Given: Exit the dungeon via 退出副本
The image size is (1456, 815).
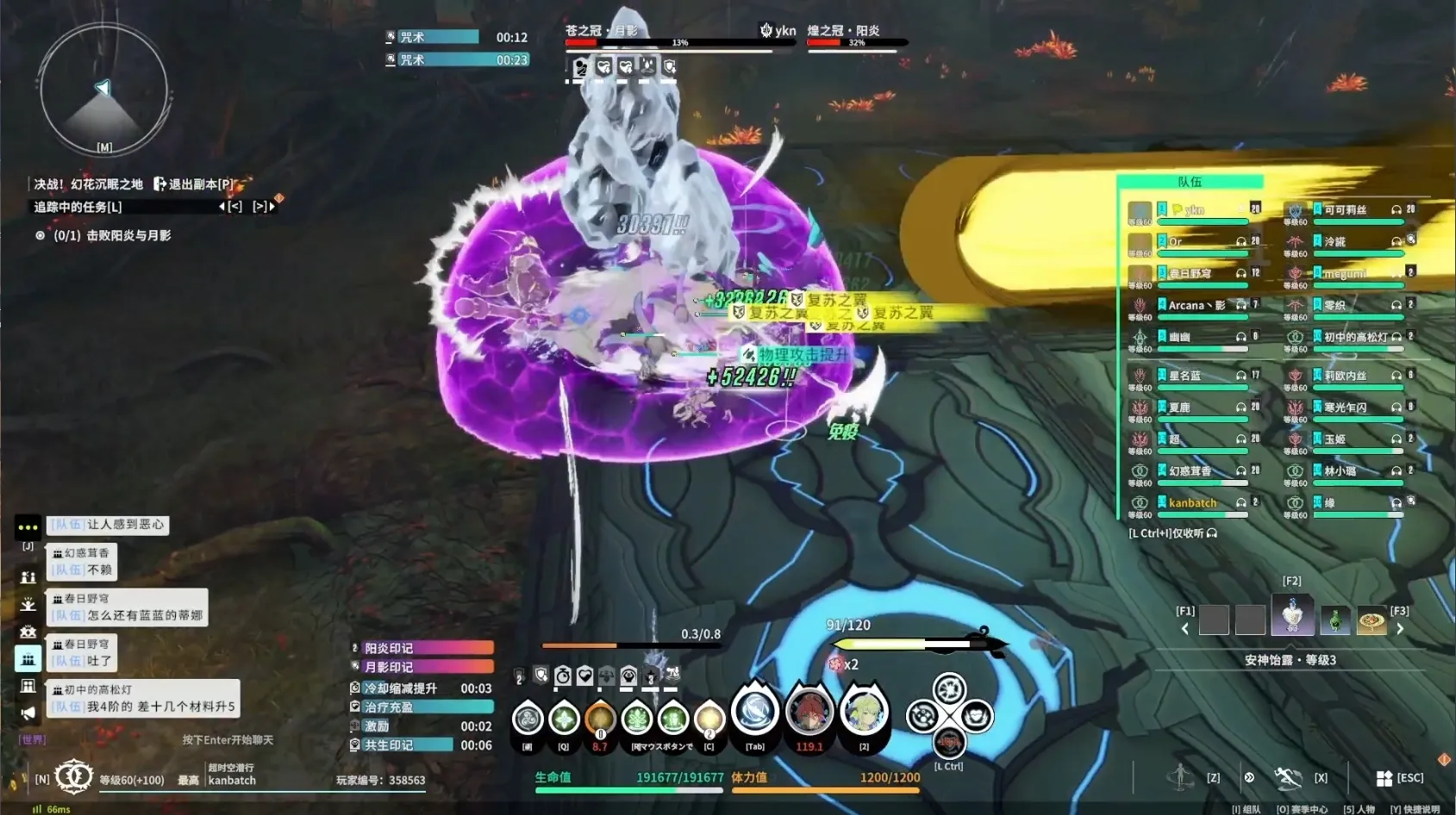Looking at the screenshot, I should click(x=193, y=184).
